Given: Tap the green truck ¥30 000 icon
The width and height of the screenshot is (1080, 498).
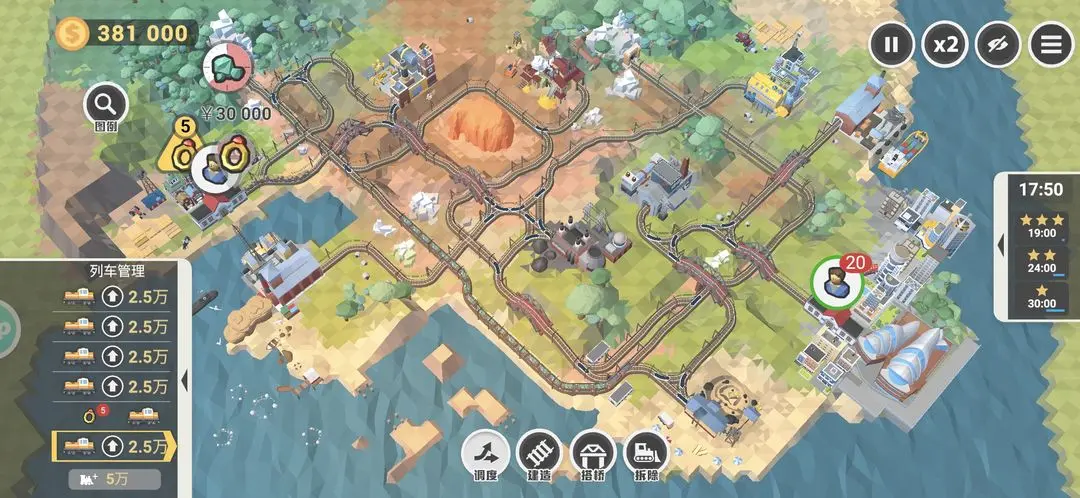Looking at the screenshot, I should point(226,67).
